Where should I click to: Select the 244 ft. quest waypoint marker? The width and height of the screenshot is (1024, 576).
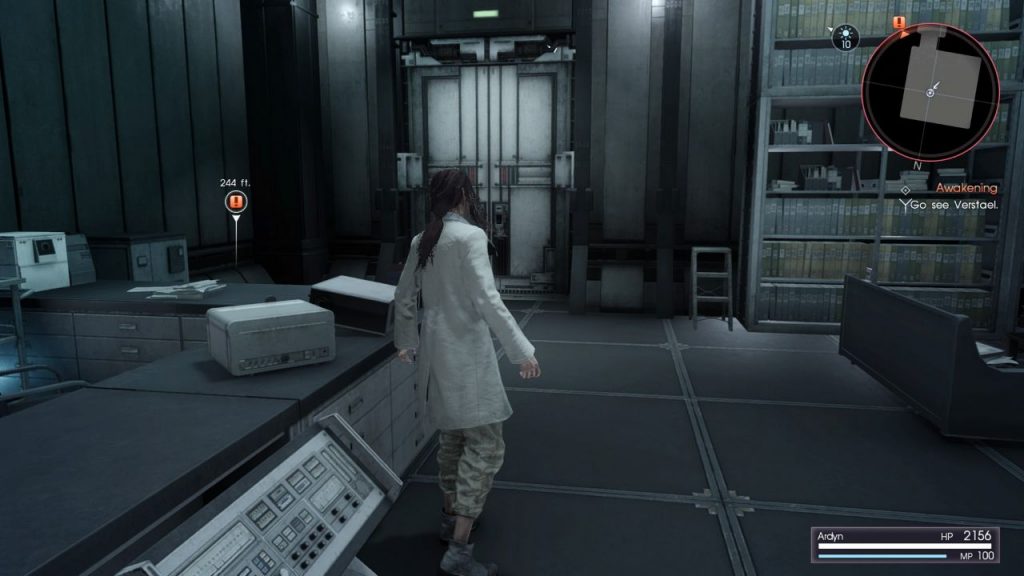236,203
